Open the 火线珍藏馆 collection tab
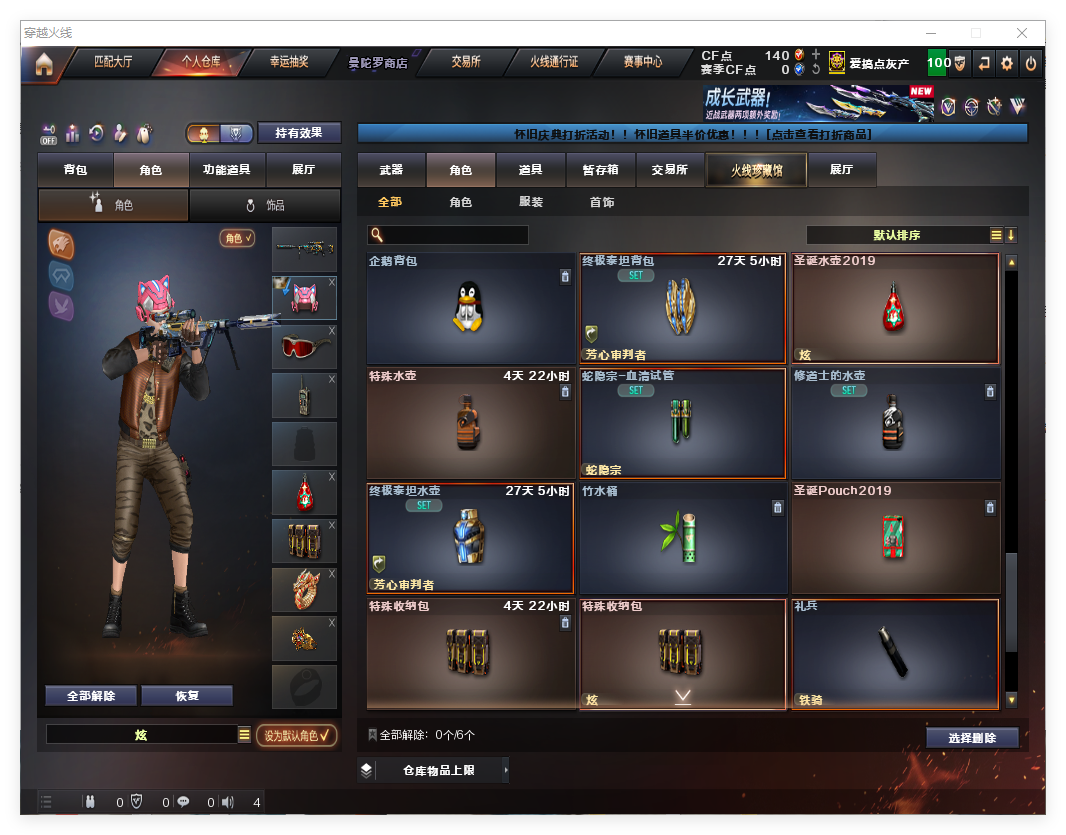The image size is (1066, 835). 755,171
